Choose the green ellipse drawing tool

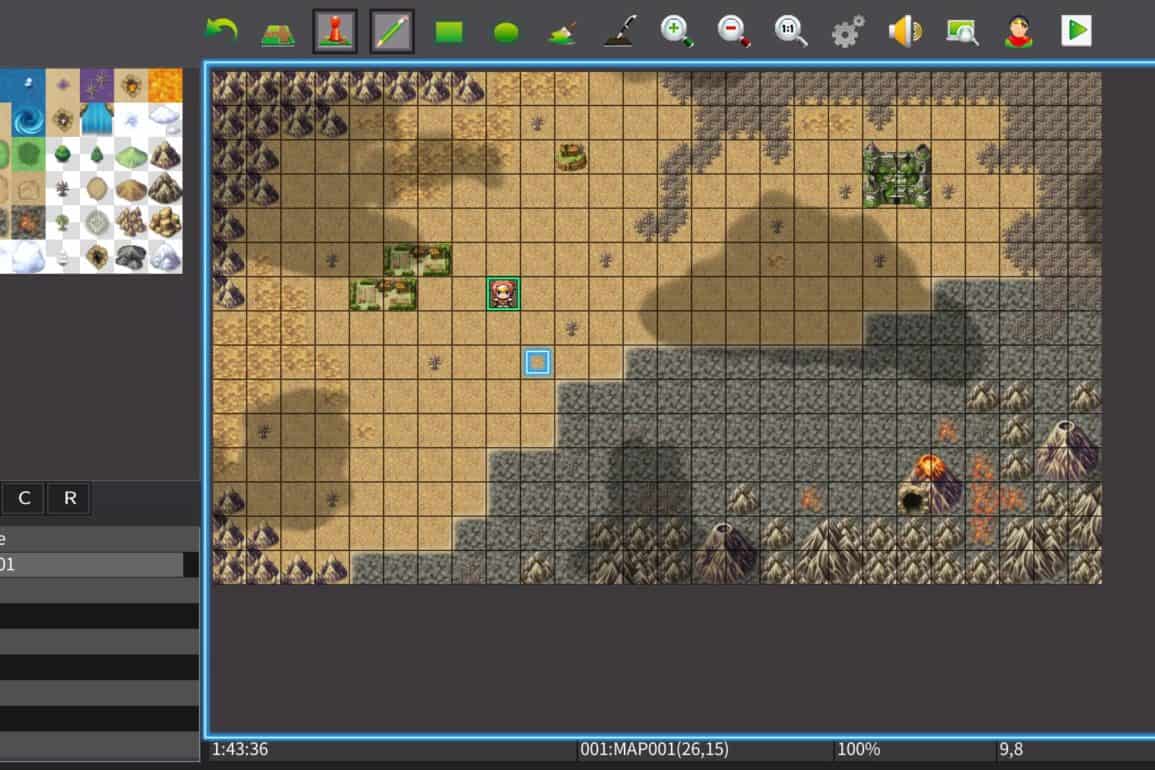pos(506,32)
